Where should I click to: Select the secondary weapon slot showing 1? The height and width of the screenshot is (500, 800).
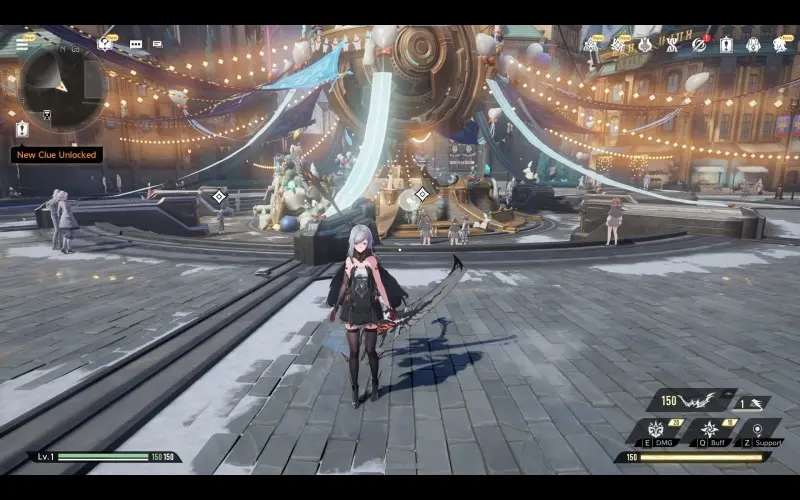coord(750,402)
